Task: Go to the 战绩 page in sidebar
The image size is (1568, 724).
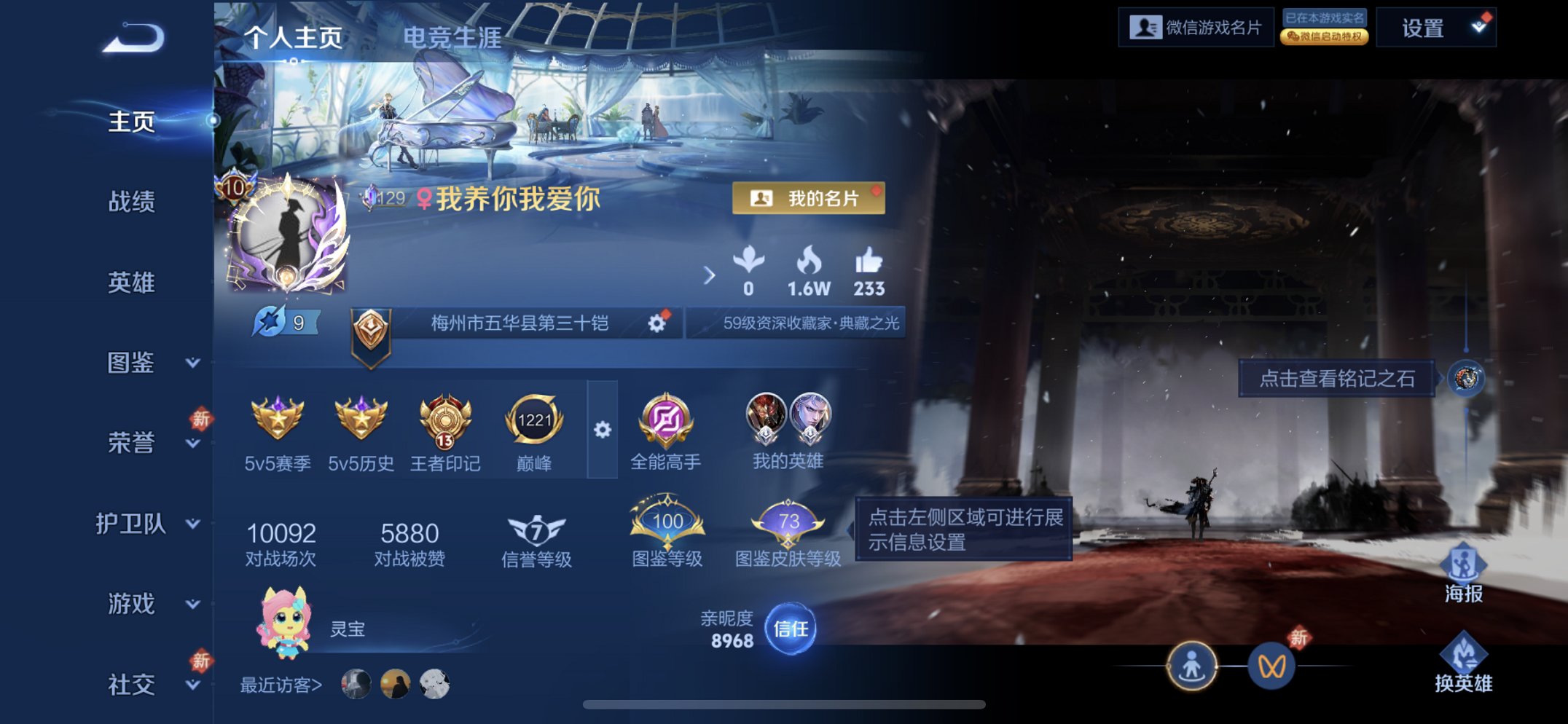Action: coord(133,203)
